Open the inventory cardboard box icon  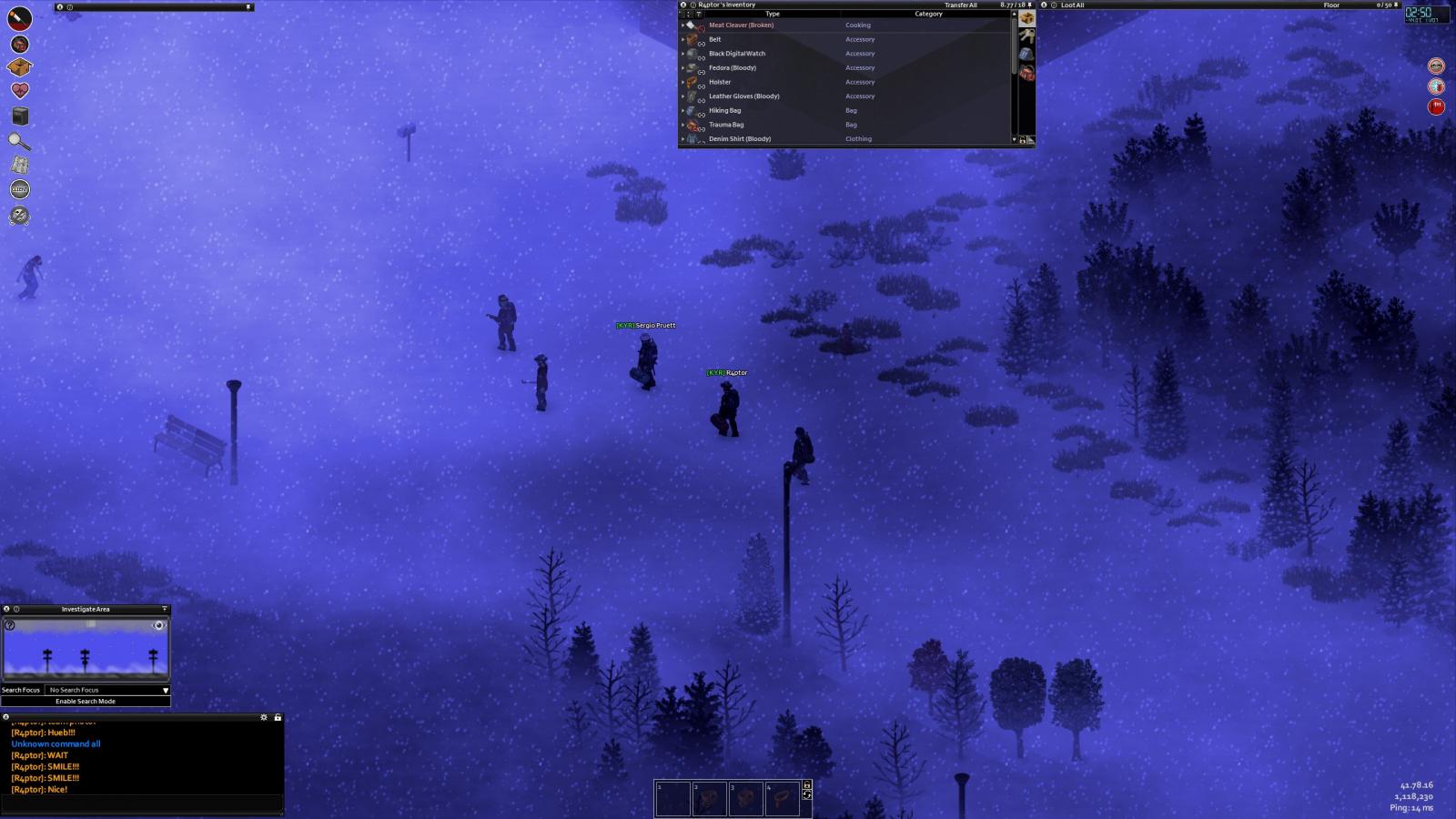click(19, 67)
